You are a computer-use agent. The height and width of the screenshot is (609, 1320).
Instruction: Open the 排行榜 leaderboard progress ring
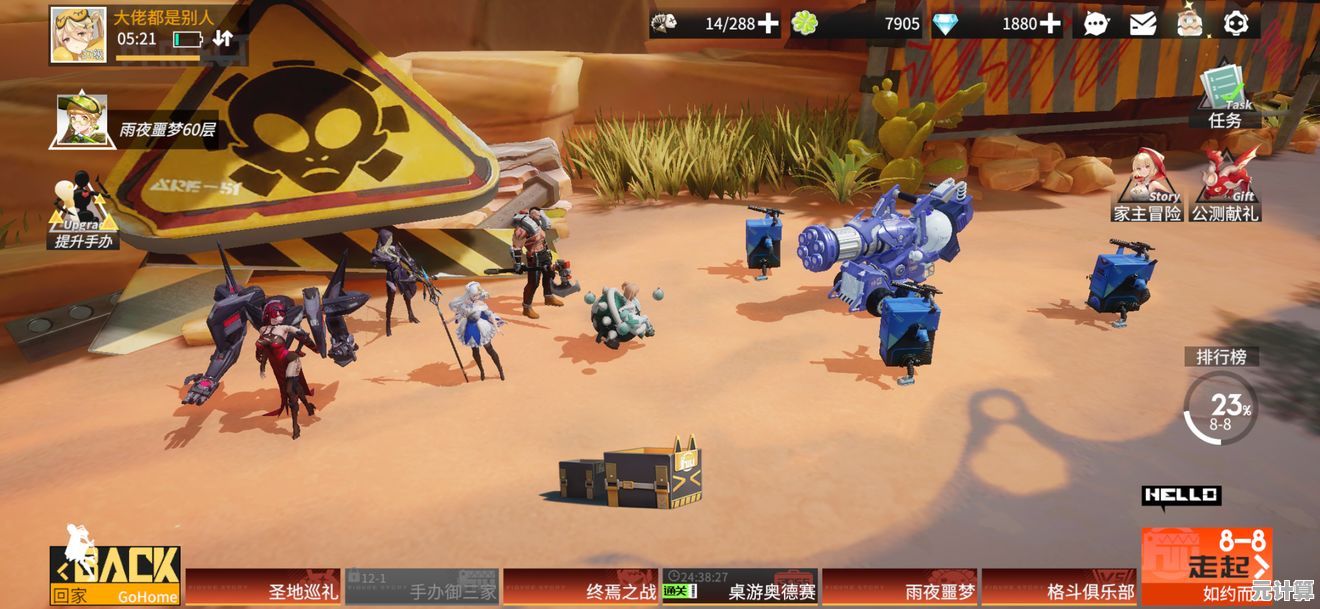pyautogui.click(x=1221, y=407)
